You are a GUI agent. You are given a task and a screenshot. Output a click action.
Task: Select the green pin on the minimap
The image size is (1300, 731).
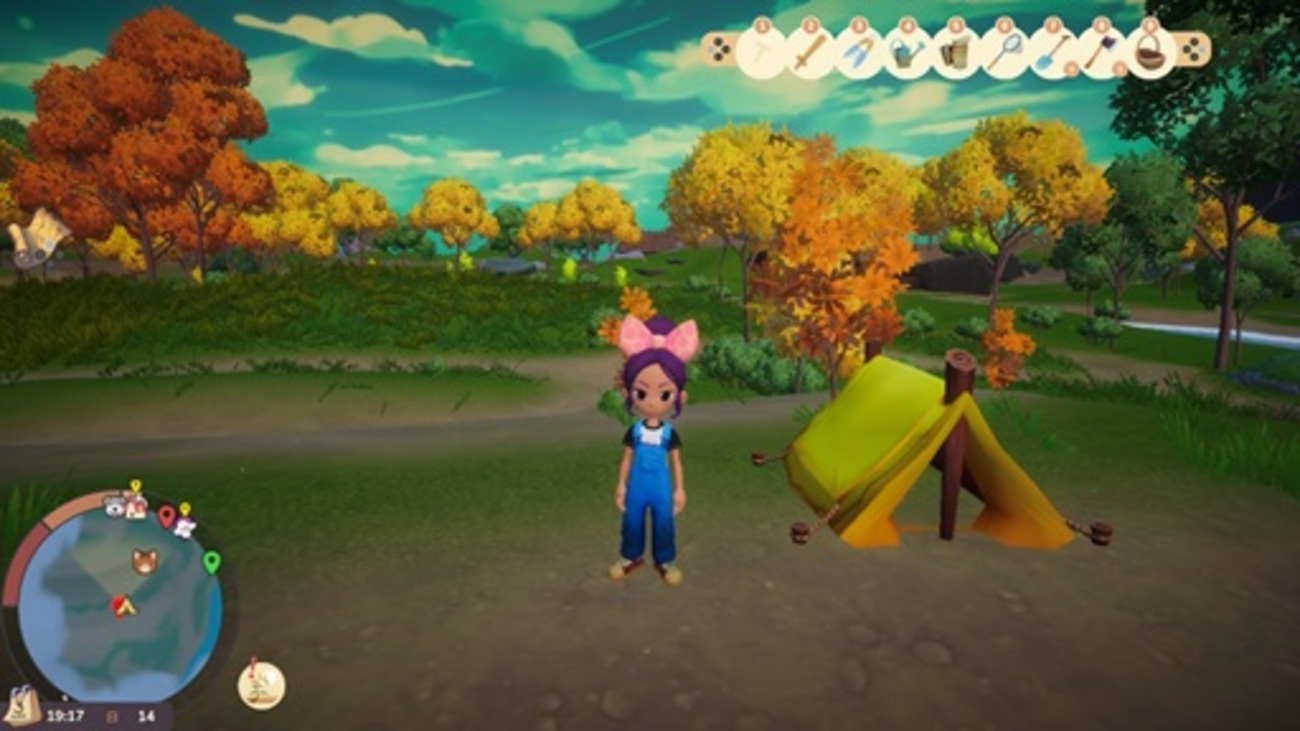[211, 561]
